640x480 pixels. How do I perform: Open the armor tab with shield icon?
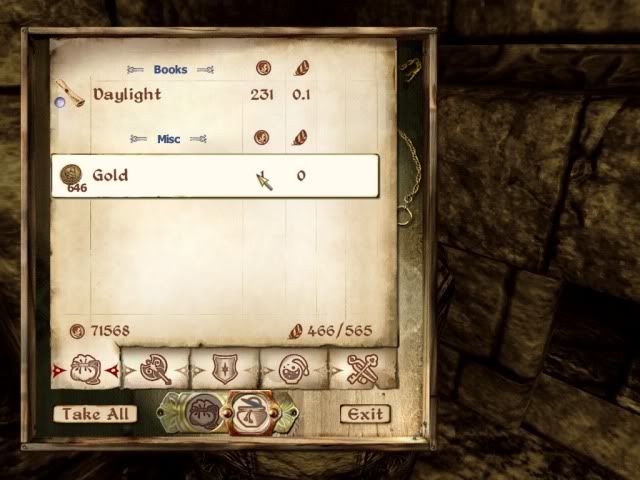(x=225, y=368)
